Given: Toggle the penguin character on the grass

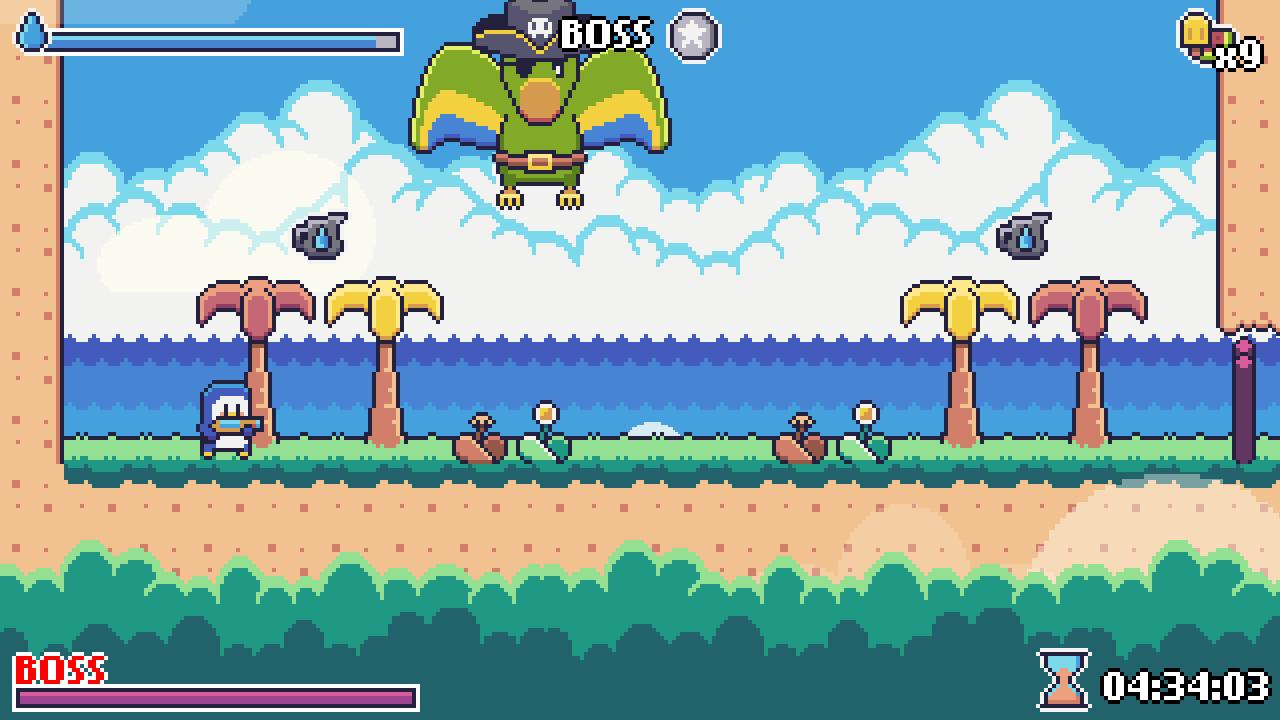Looking at the screenshot, I should [228, 425].
